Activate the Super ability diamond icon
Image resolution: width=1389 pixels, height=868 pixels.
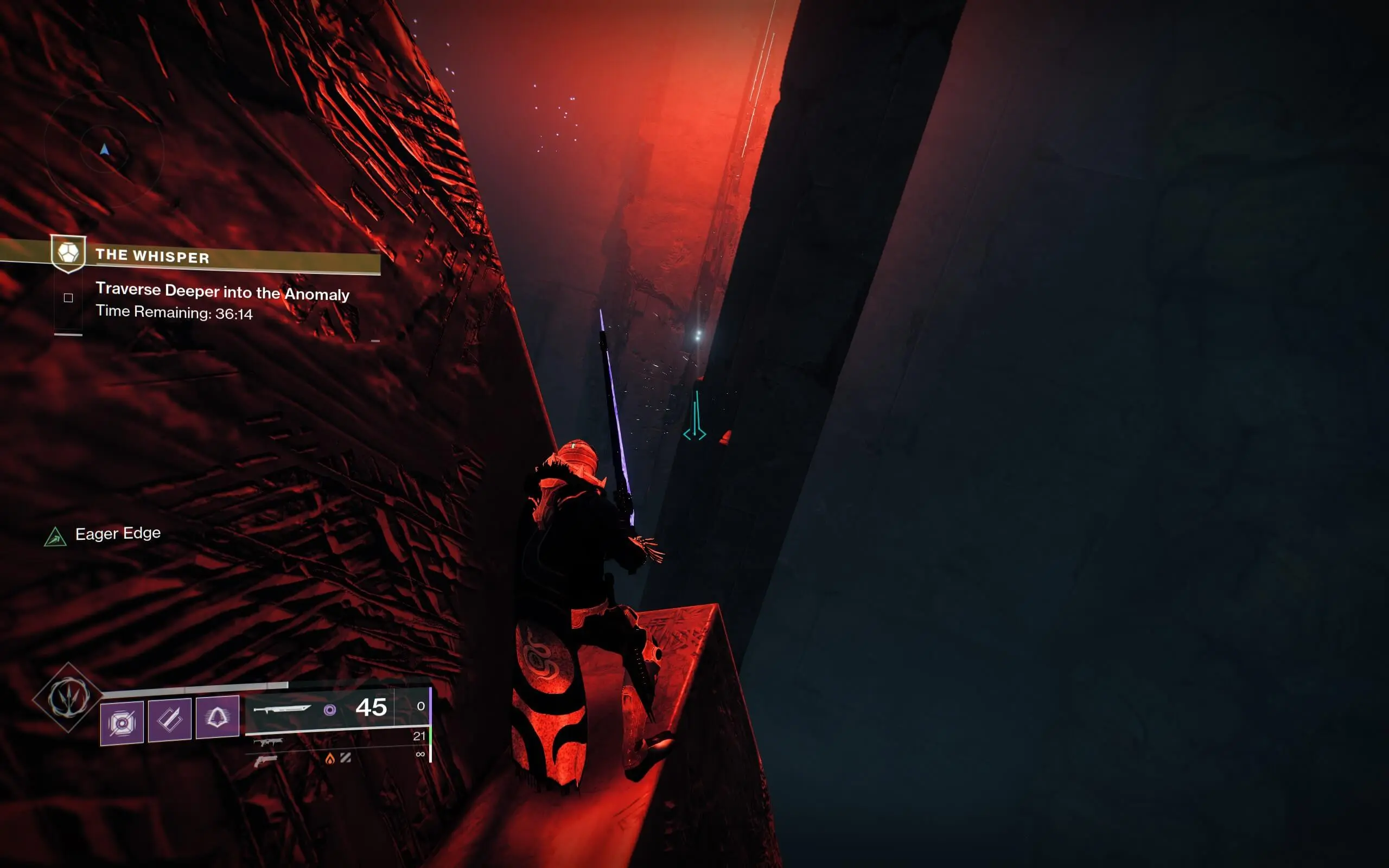[68, 697]
